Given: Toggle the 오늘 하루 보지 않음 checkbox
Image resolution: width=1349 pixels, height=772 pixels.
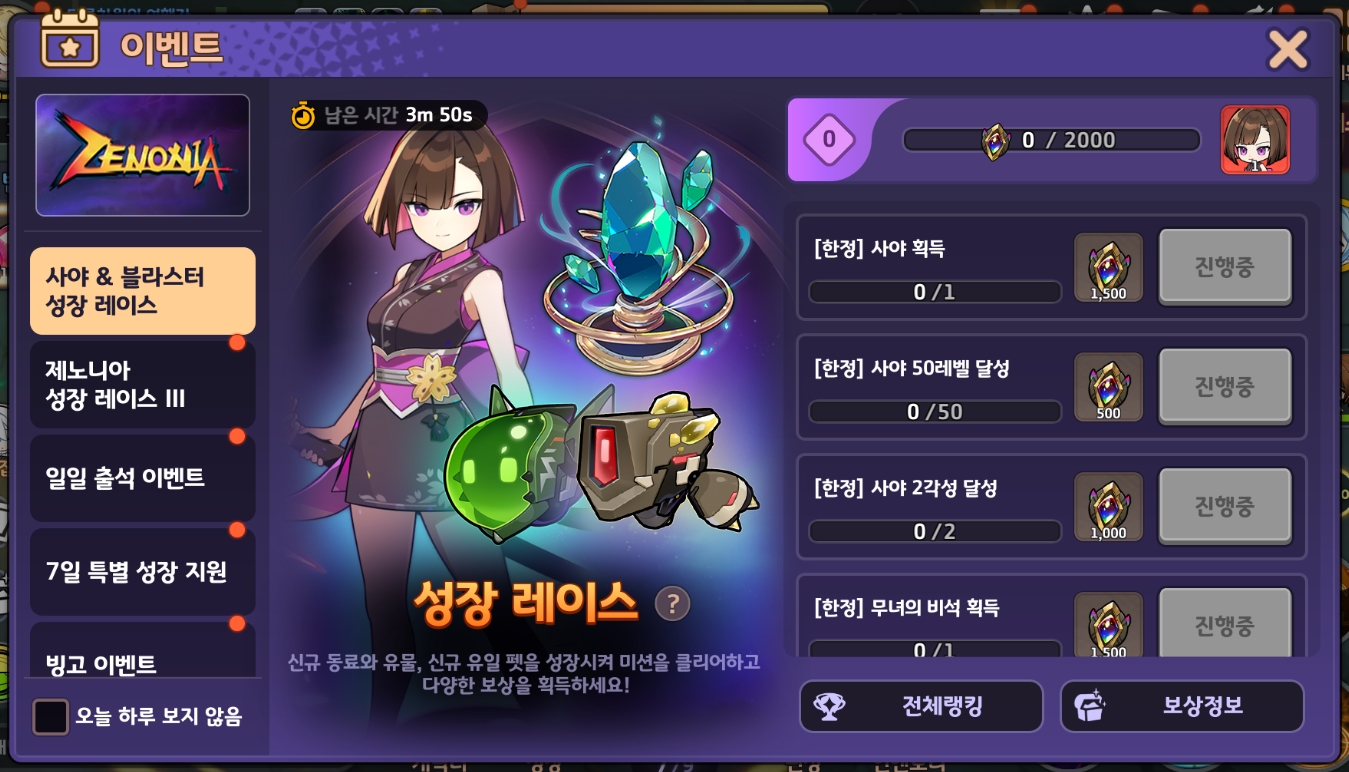Looking at the screenshot, I should coord(51,716).
